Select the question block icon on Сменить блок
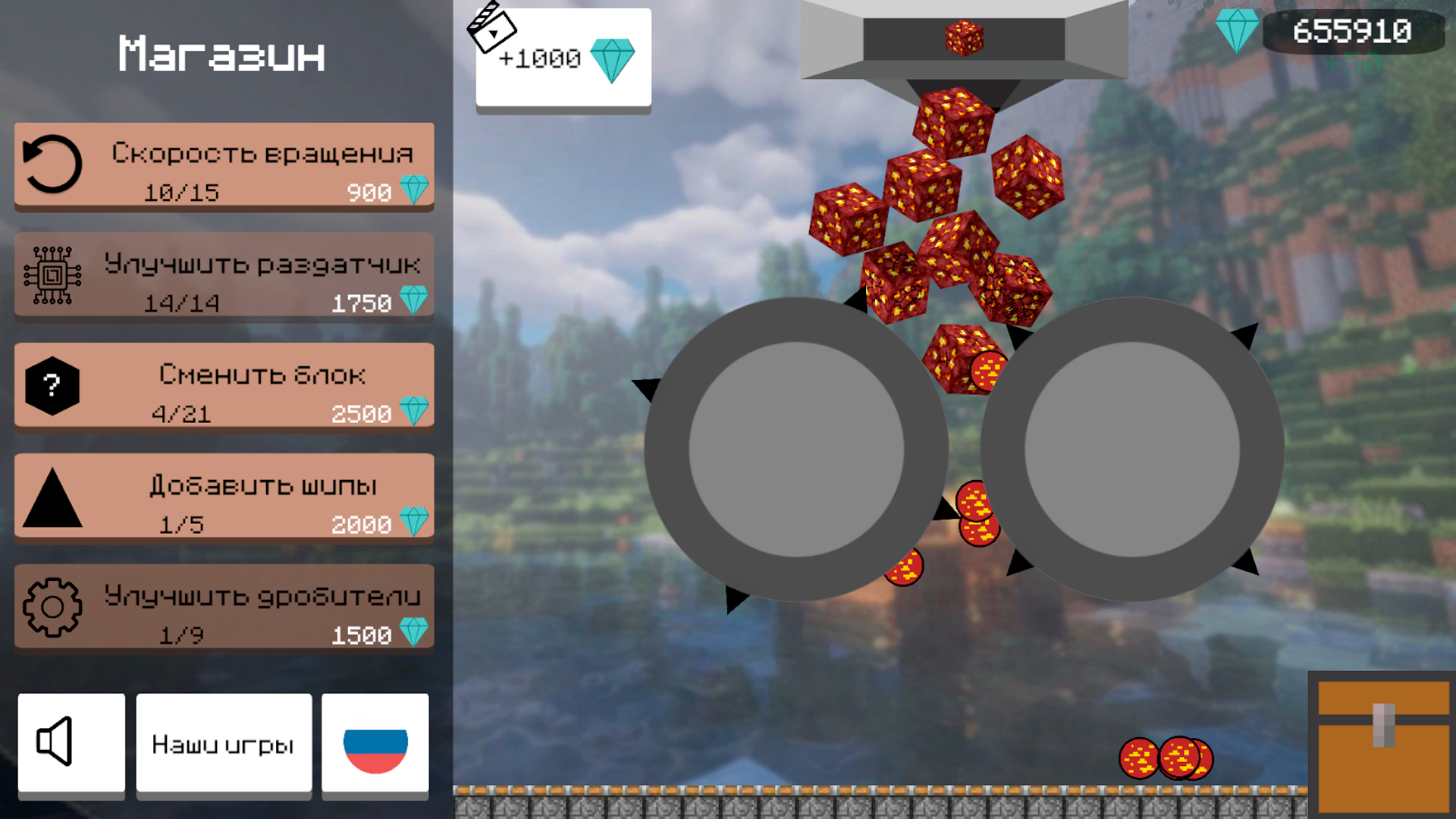Viewport: 1456px width, 819px height. (51, 386)
